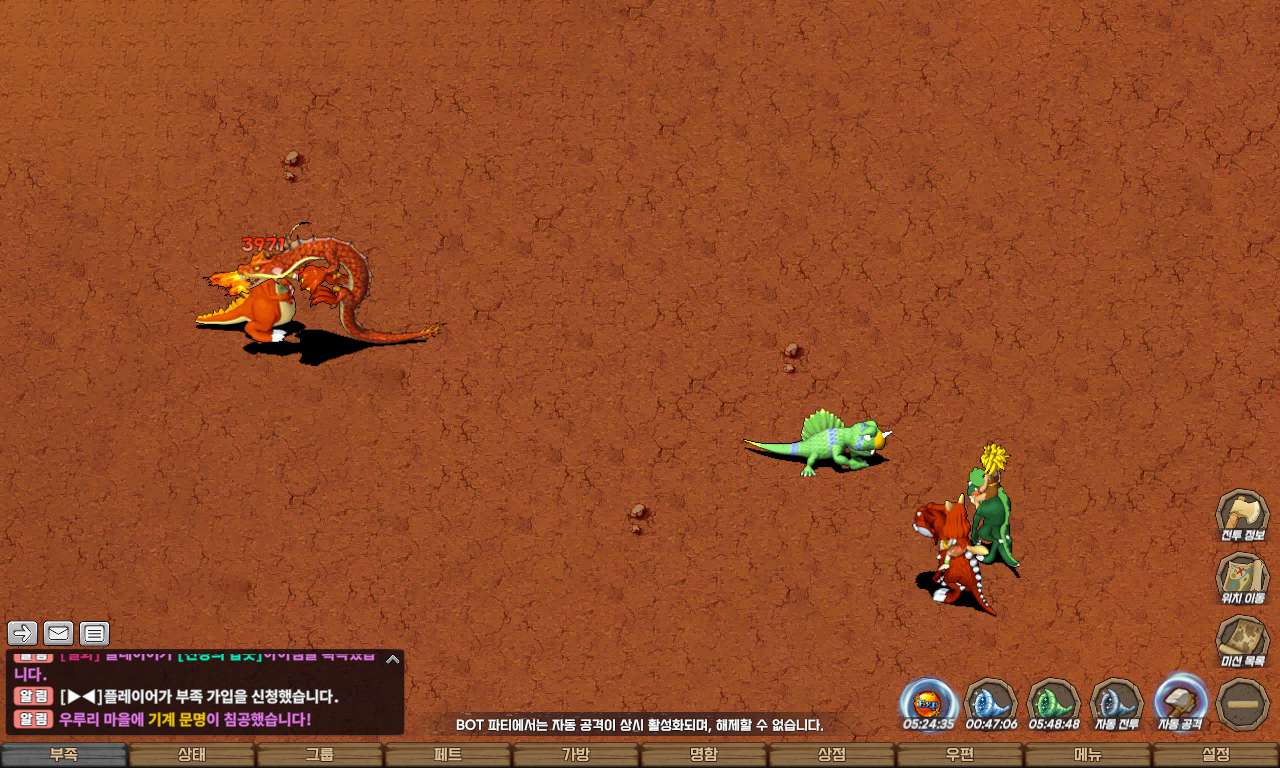Open the 메뉴 (menu) button
The width and height of the screenshot is (1280, 768).
click(1088, 755)
